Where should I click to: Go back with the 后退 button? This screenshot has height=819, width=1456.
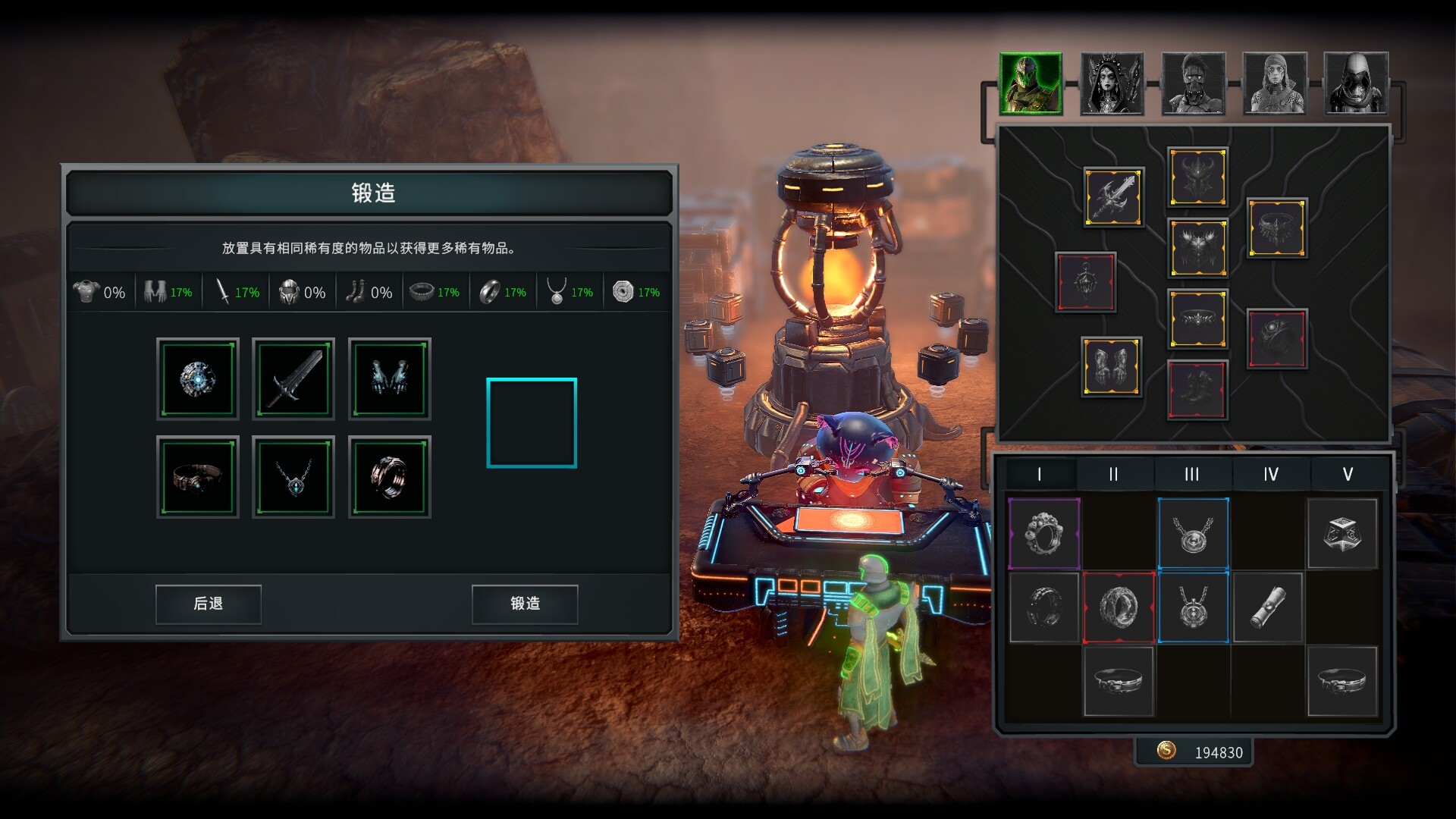point(209,604)
